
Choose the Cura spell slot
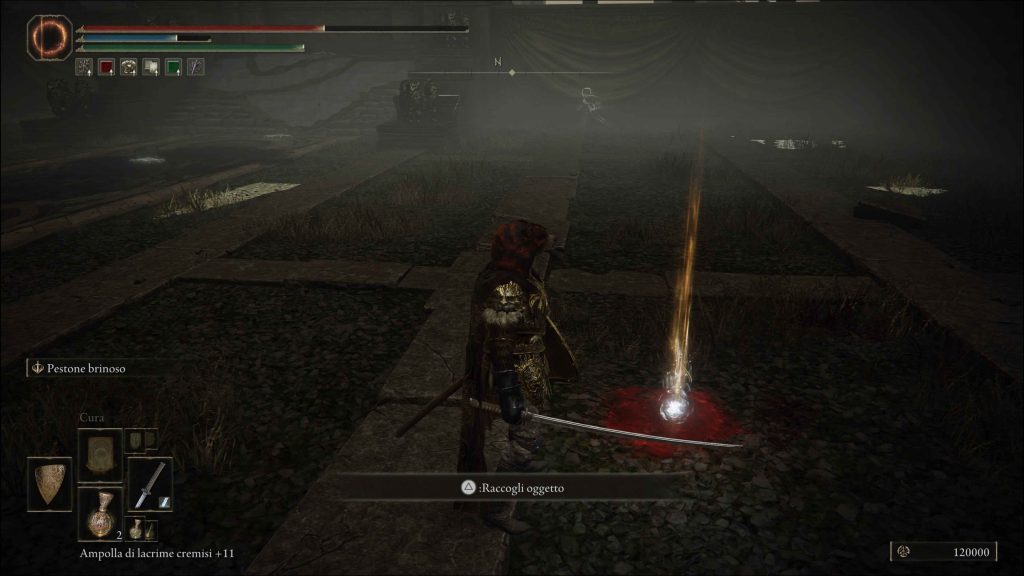pyautogui.click(x=100, y=453)
